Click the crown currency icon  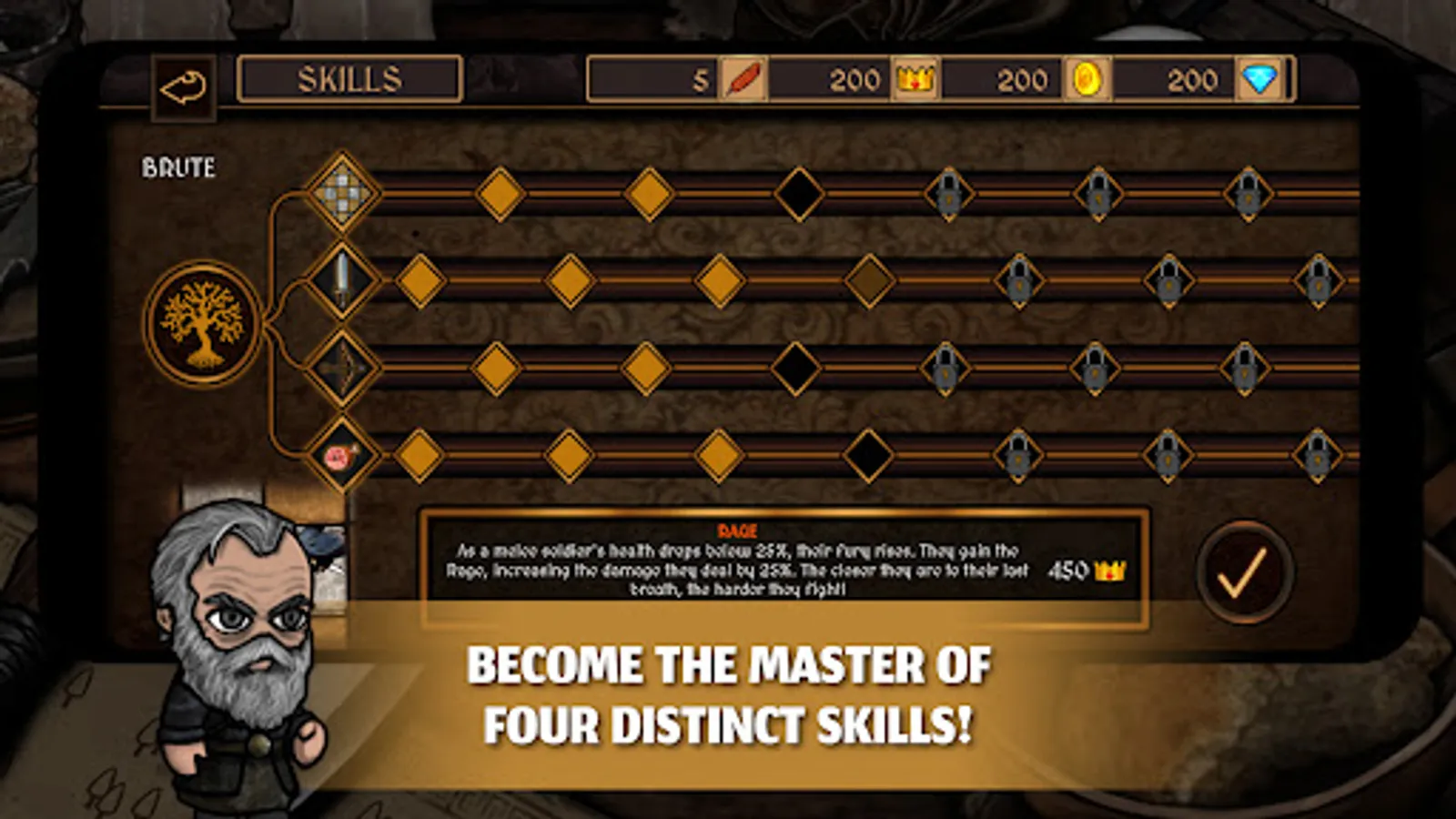click(x=915, y=80)
